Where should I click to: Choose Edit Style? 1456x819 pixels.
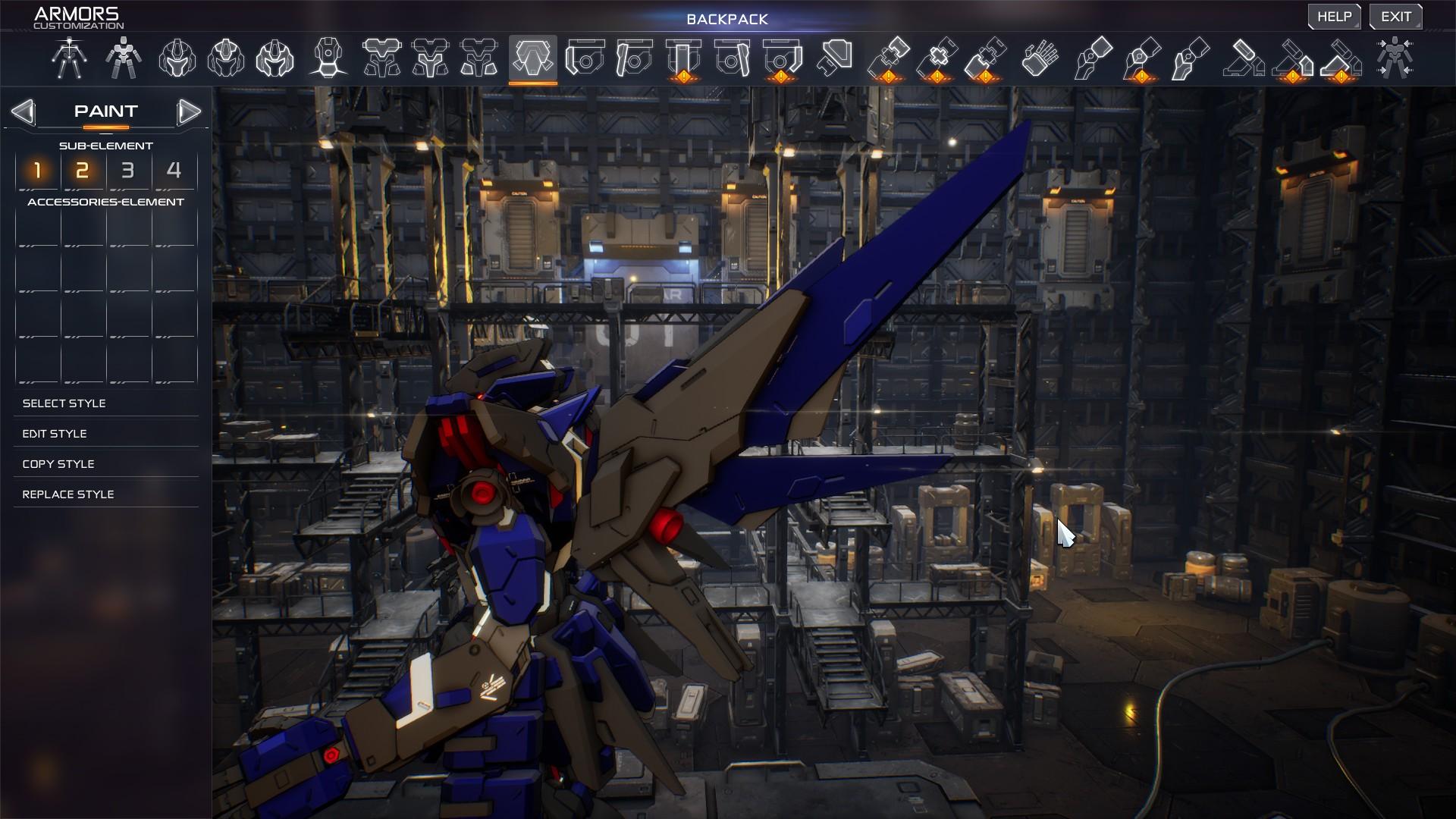pos(55,434)
